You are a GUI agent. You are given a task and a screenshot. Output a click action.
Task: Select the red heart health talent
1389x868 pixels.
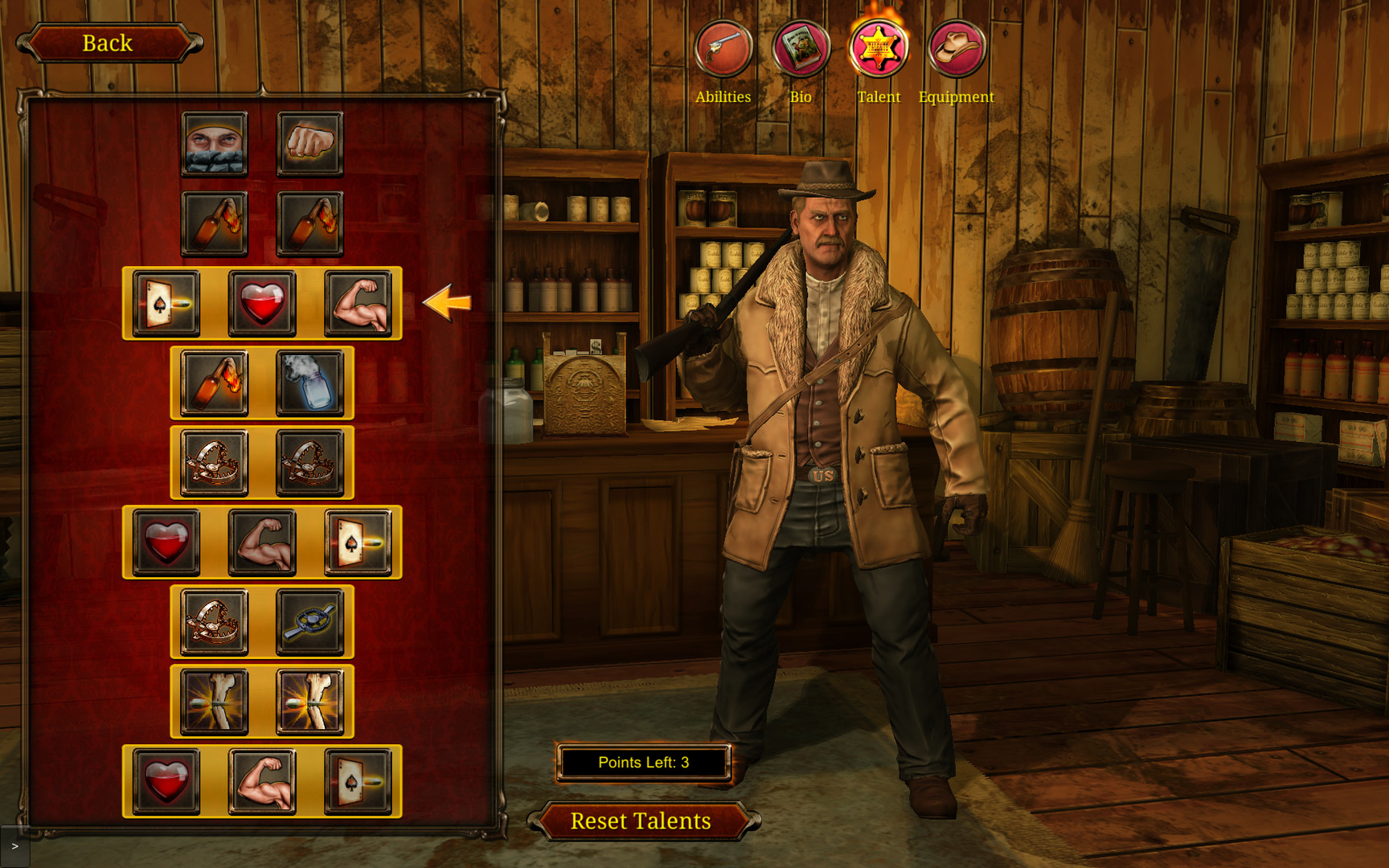(x=262, y=304)
